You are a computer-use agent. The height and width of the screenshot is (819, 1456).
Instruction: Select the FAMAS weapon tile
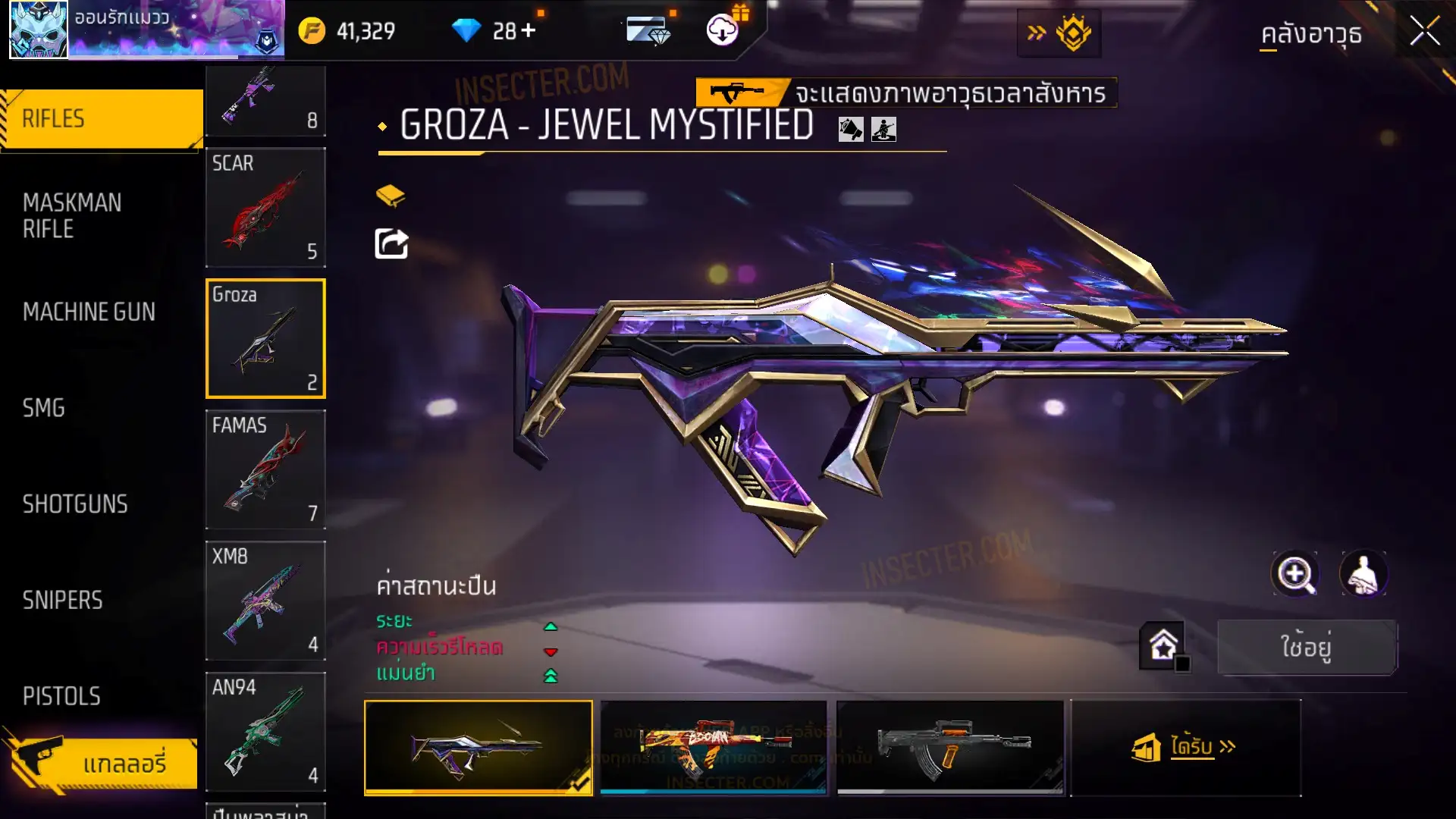265,469
